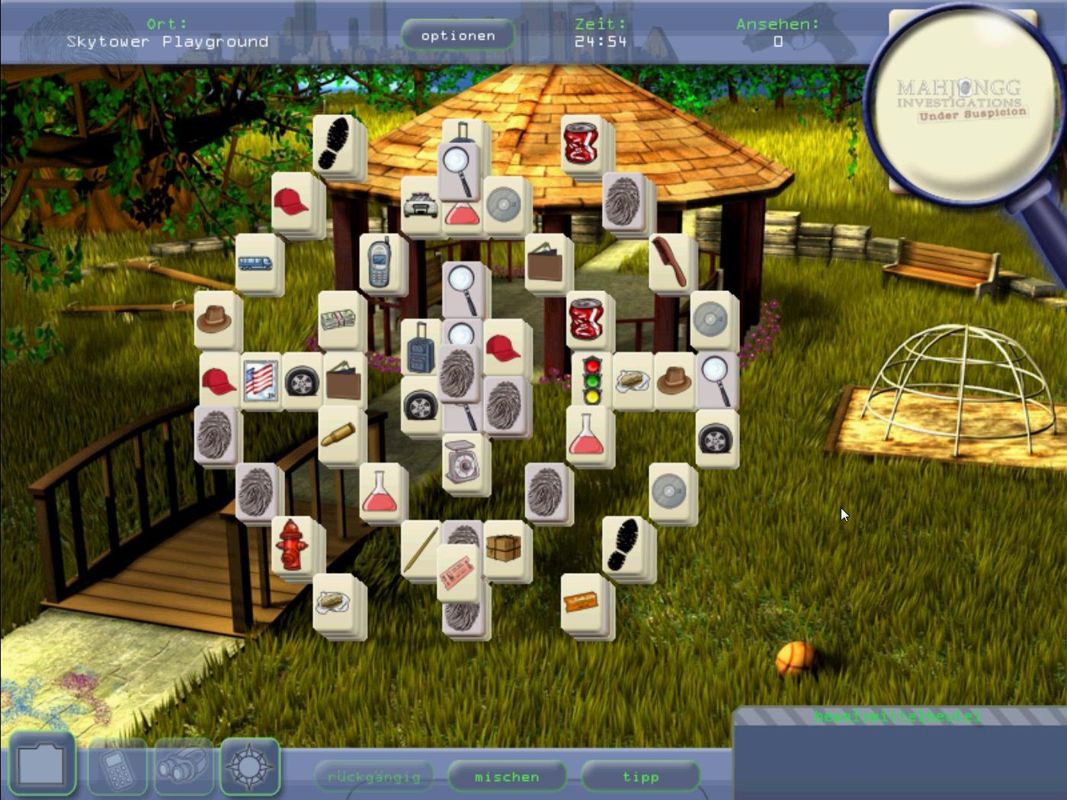The width and height of the screenshot is (1067, 800).
Task: Choose the stack of cash tile
Action: tap(341, 320)
